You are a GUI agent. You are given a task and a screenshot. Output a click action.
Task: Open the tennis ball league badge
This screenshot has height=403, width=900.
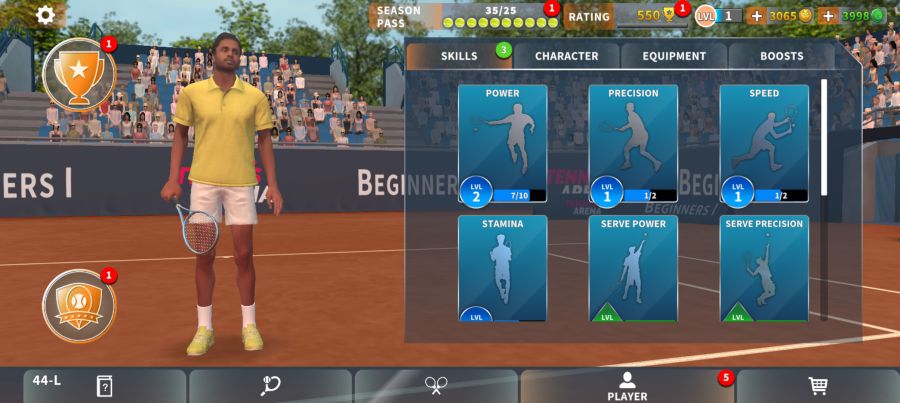79,306
